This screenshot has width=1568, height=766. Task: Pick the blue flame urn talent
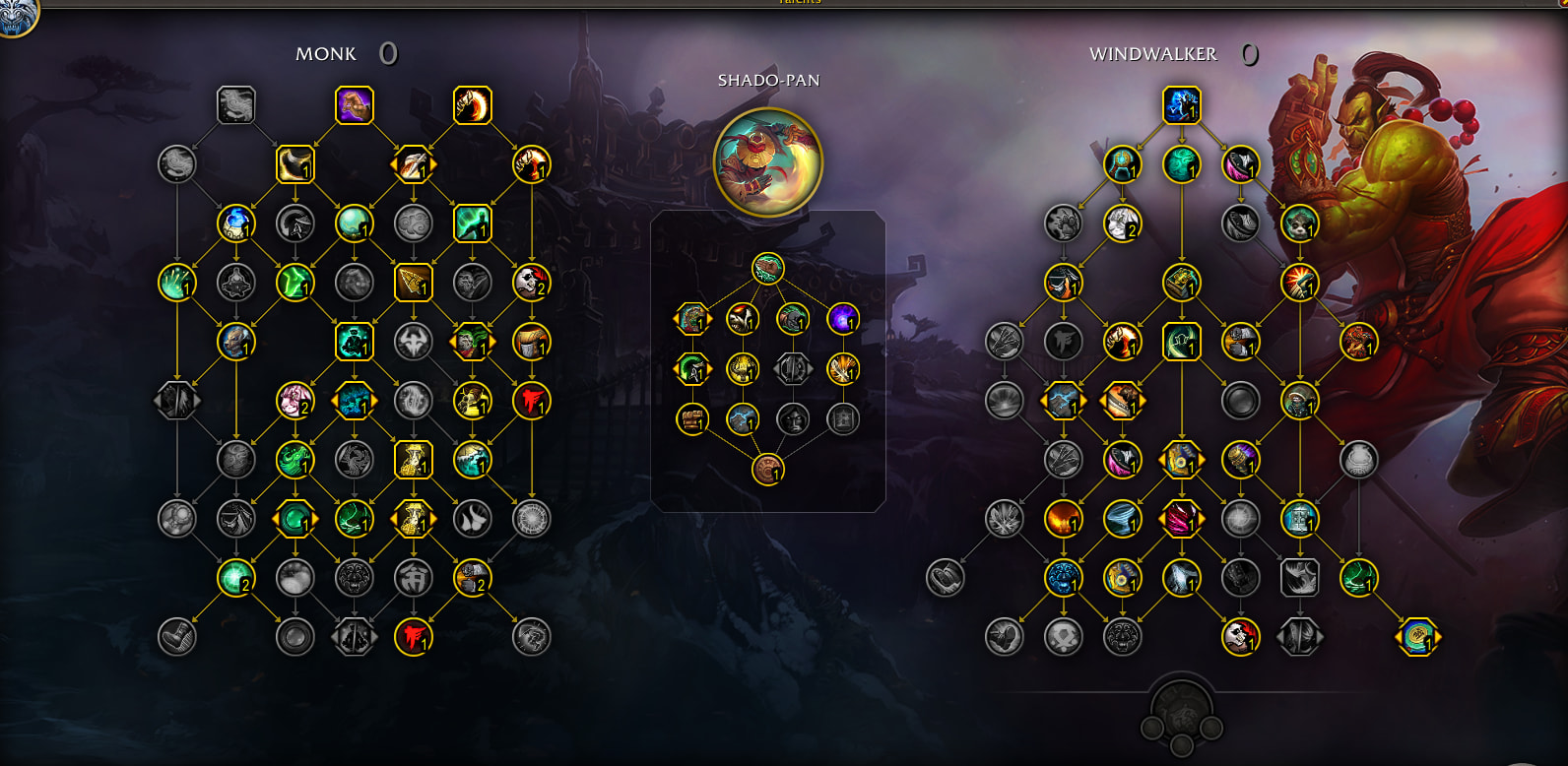tap(236, 223)
